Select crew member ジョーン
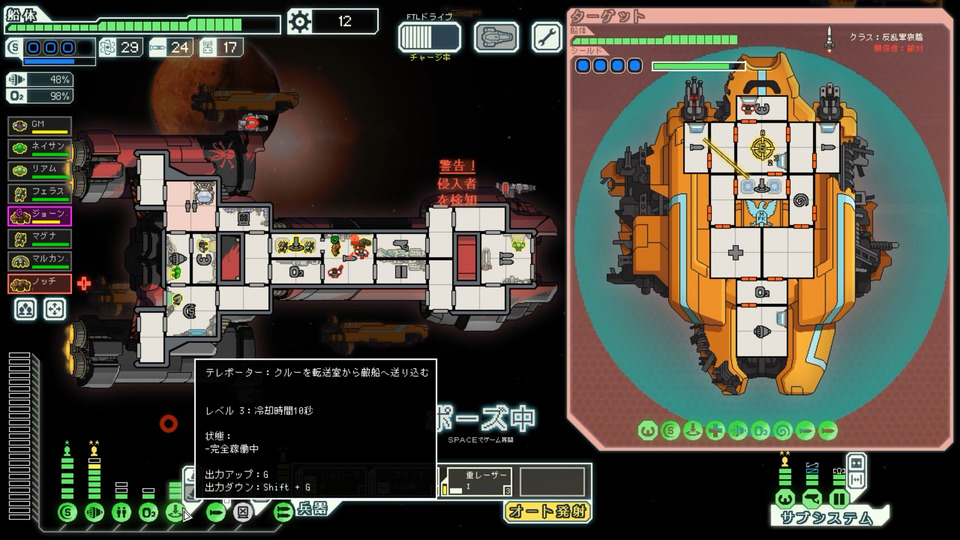This screenshot has width=960, height=540. point(40,215)
